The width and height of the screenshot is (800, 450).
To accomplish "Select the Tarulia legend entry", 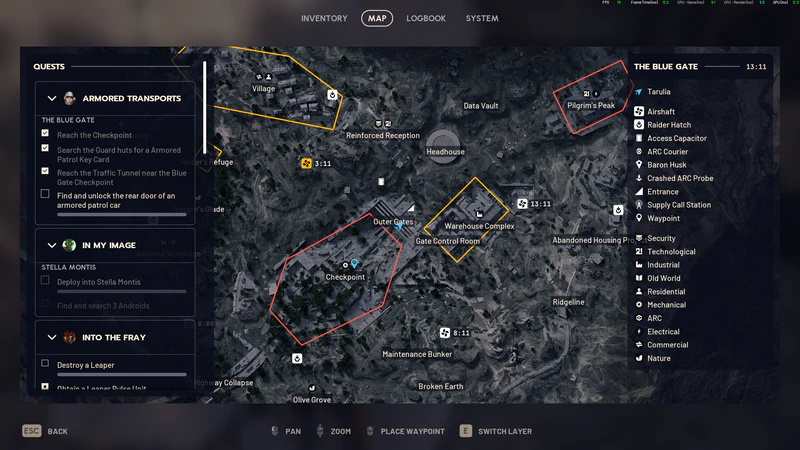I will [x=659, y=91].
